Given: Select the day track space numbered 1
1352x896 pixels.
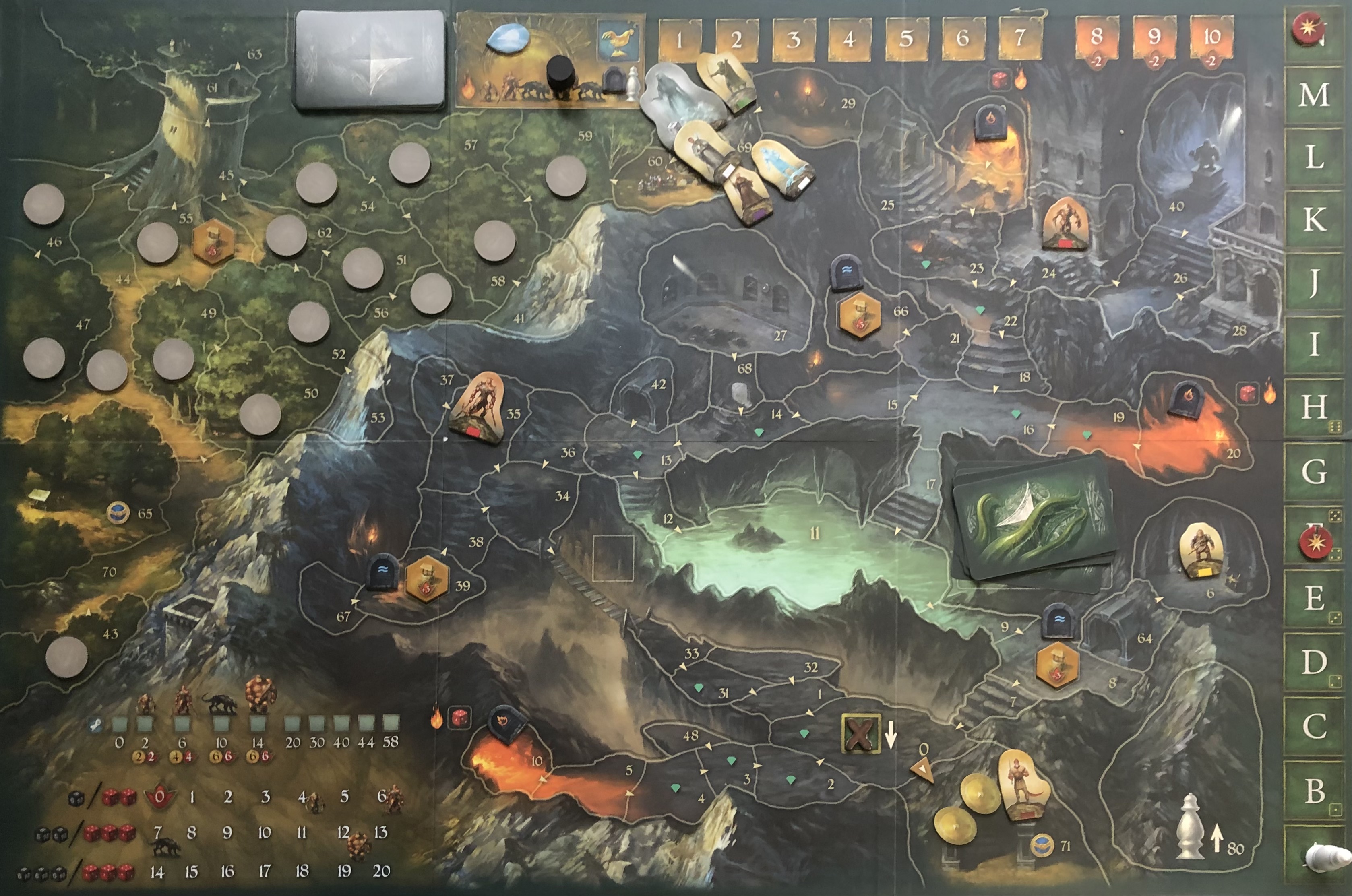Looking at the screenshot, I should [680, 40].
